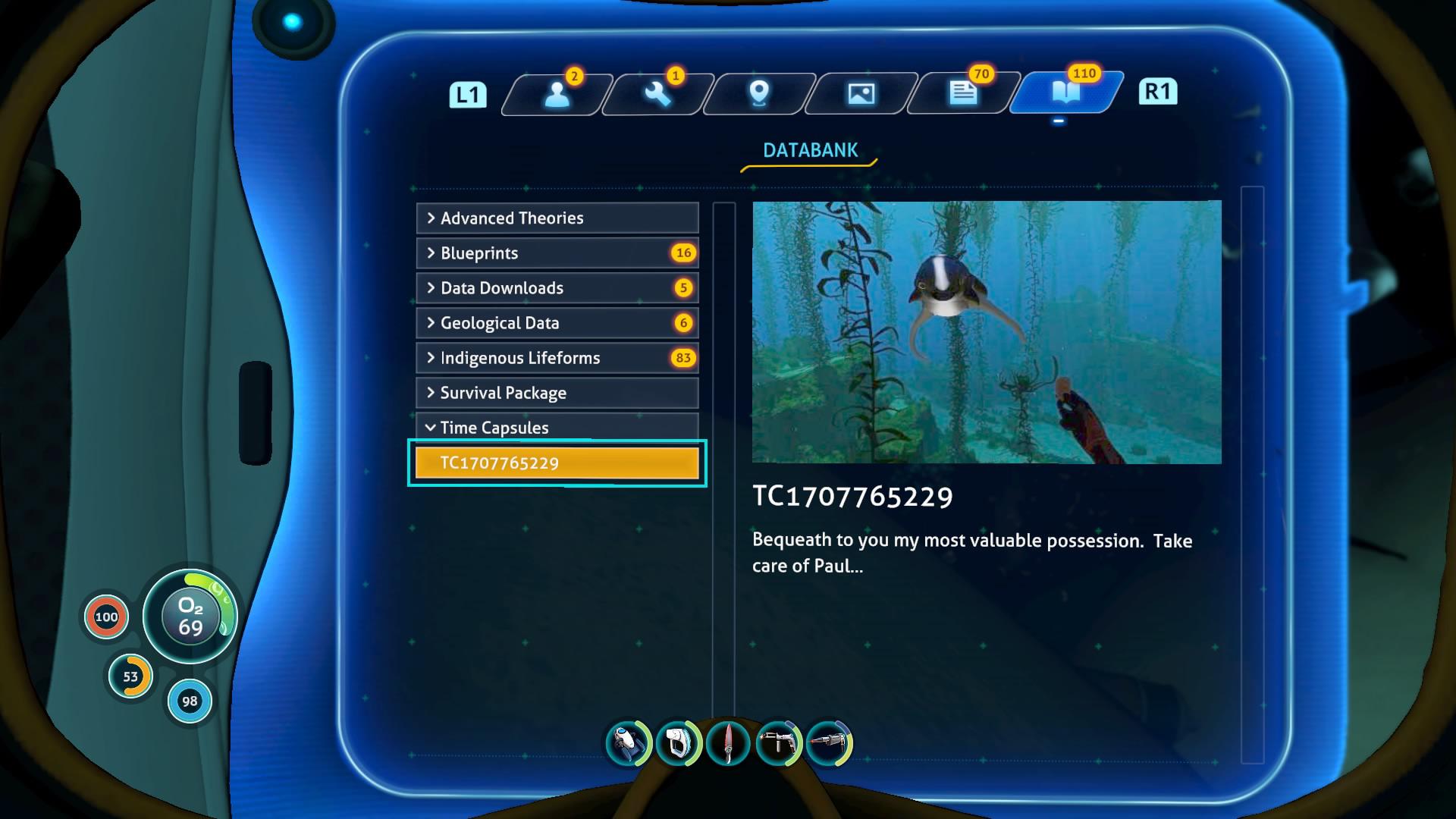Select the leftmost Seaglide quickslot
This screenshot has height=819, width=1456.
[x=626, y=743]
